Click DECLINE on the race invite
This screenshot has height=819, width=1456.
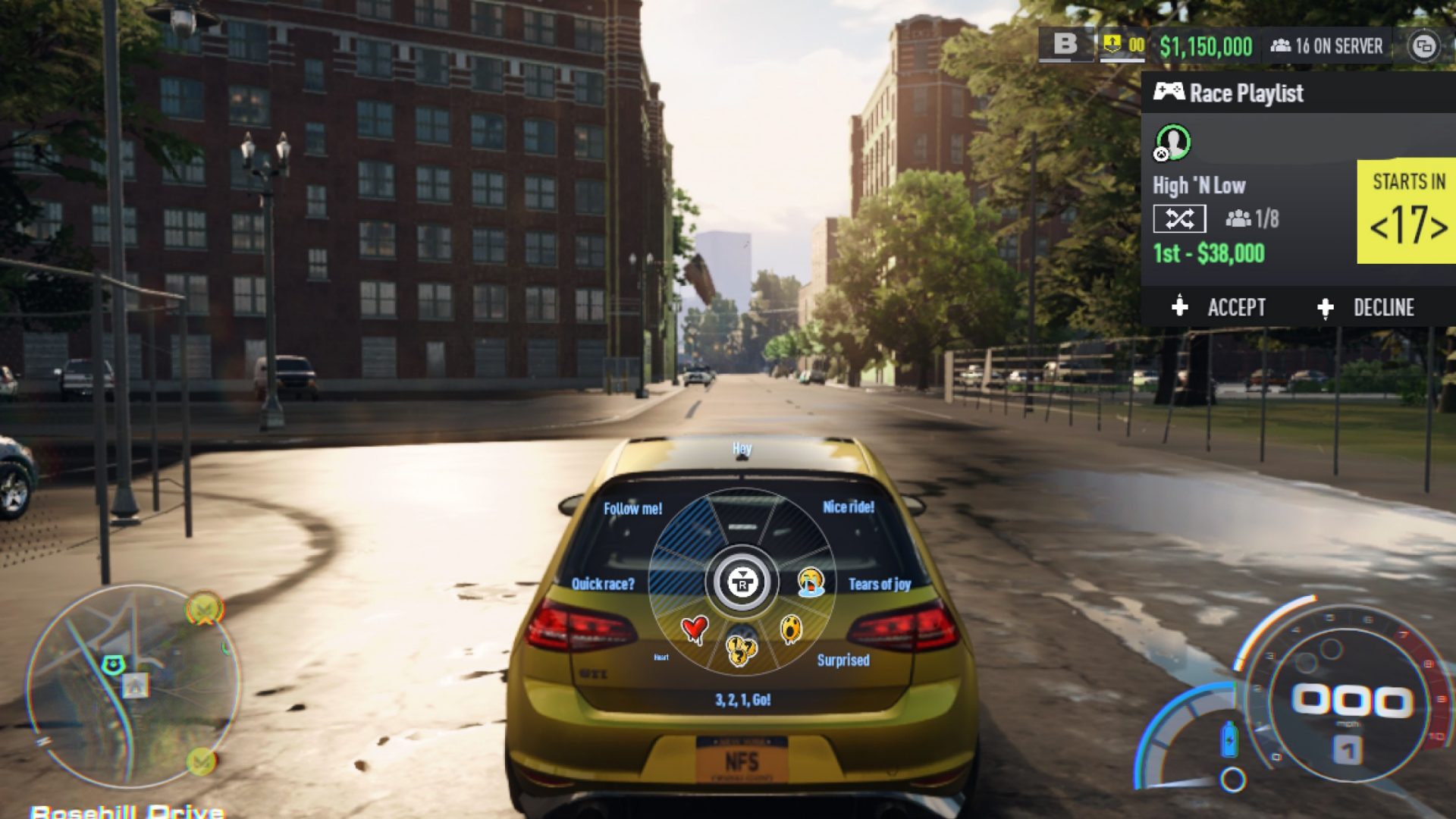click(1385, 308)
